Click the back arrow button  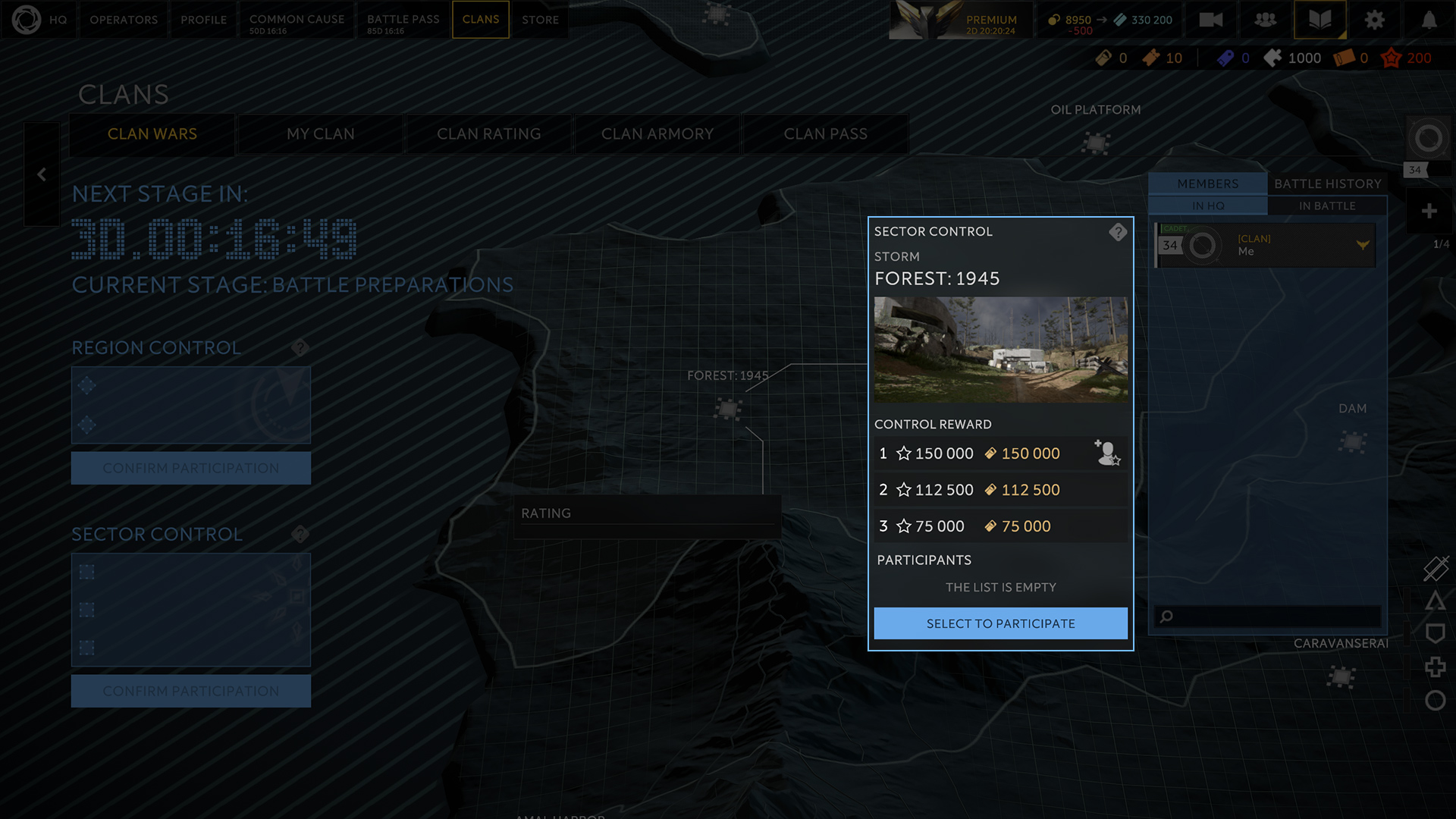click(42, 174)
